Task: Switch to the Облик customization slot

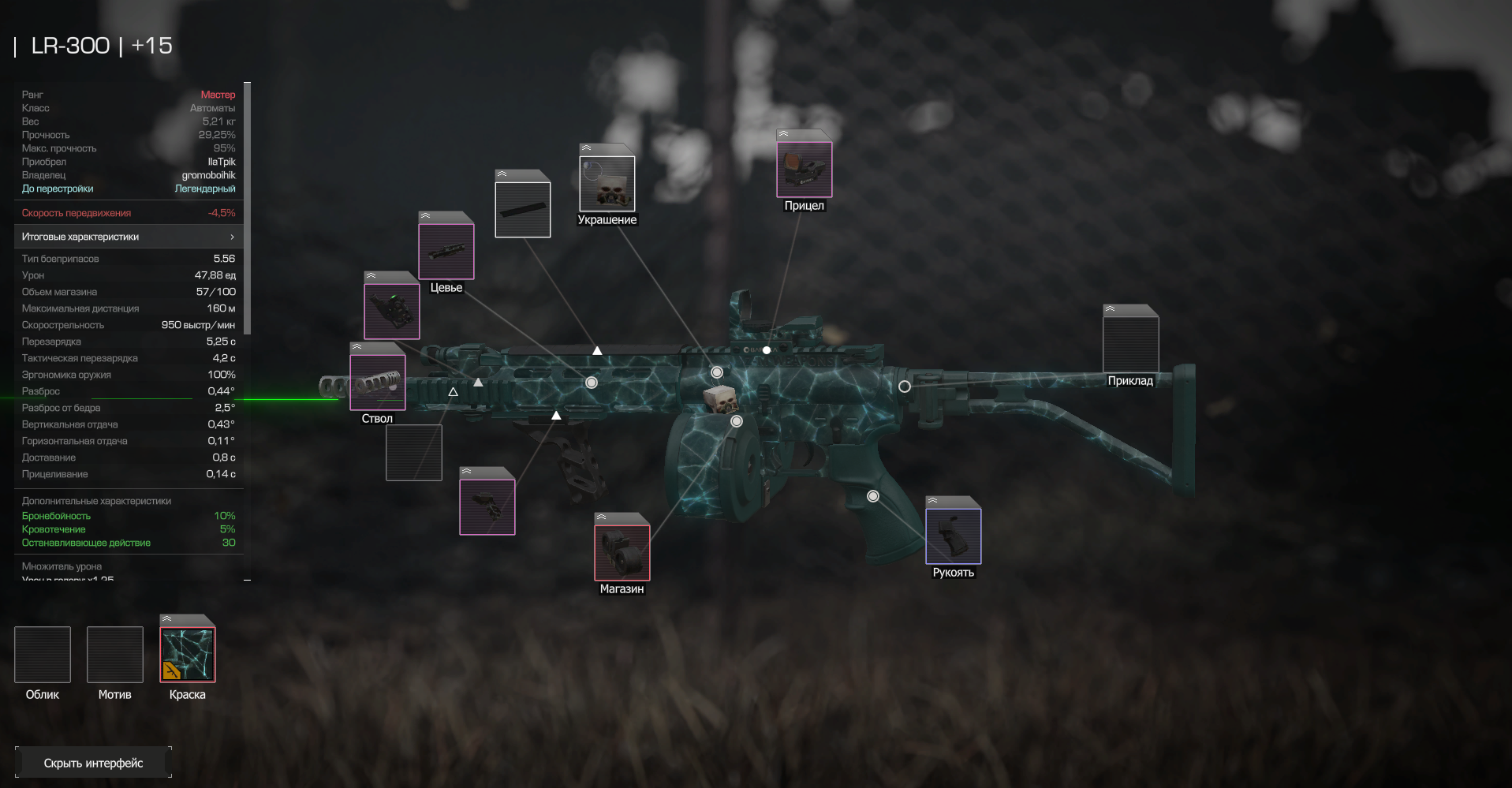Action: click(42, 655)
